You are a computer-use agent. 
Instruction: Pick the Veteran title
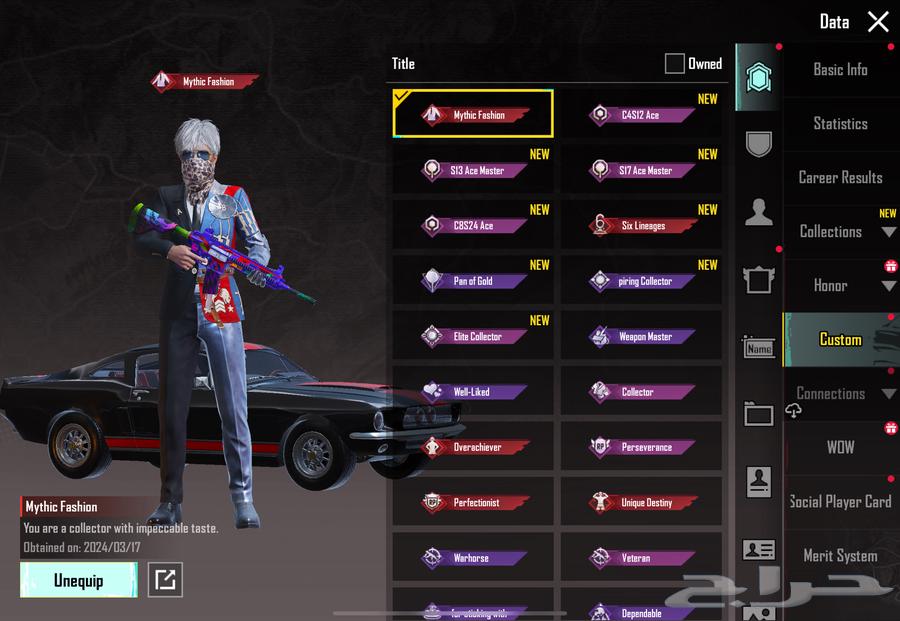coord(641,558)
